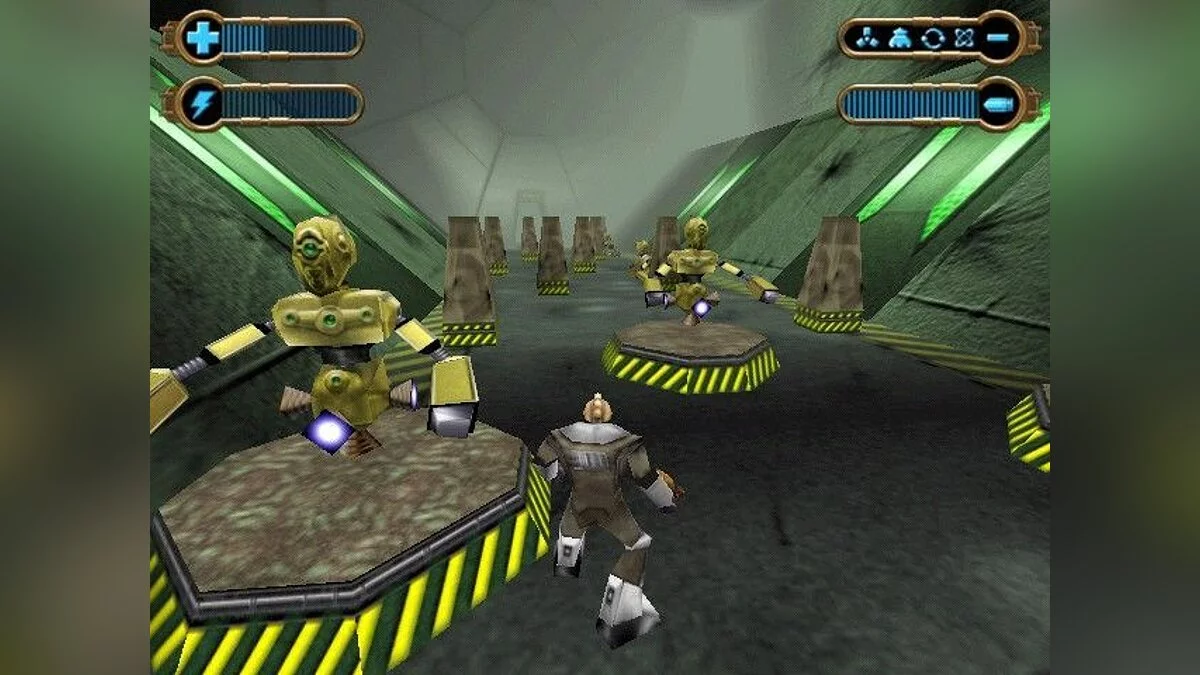Click the blue health cross icon
The image size is (1200, 675).
[x=202, y=38]
